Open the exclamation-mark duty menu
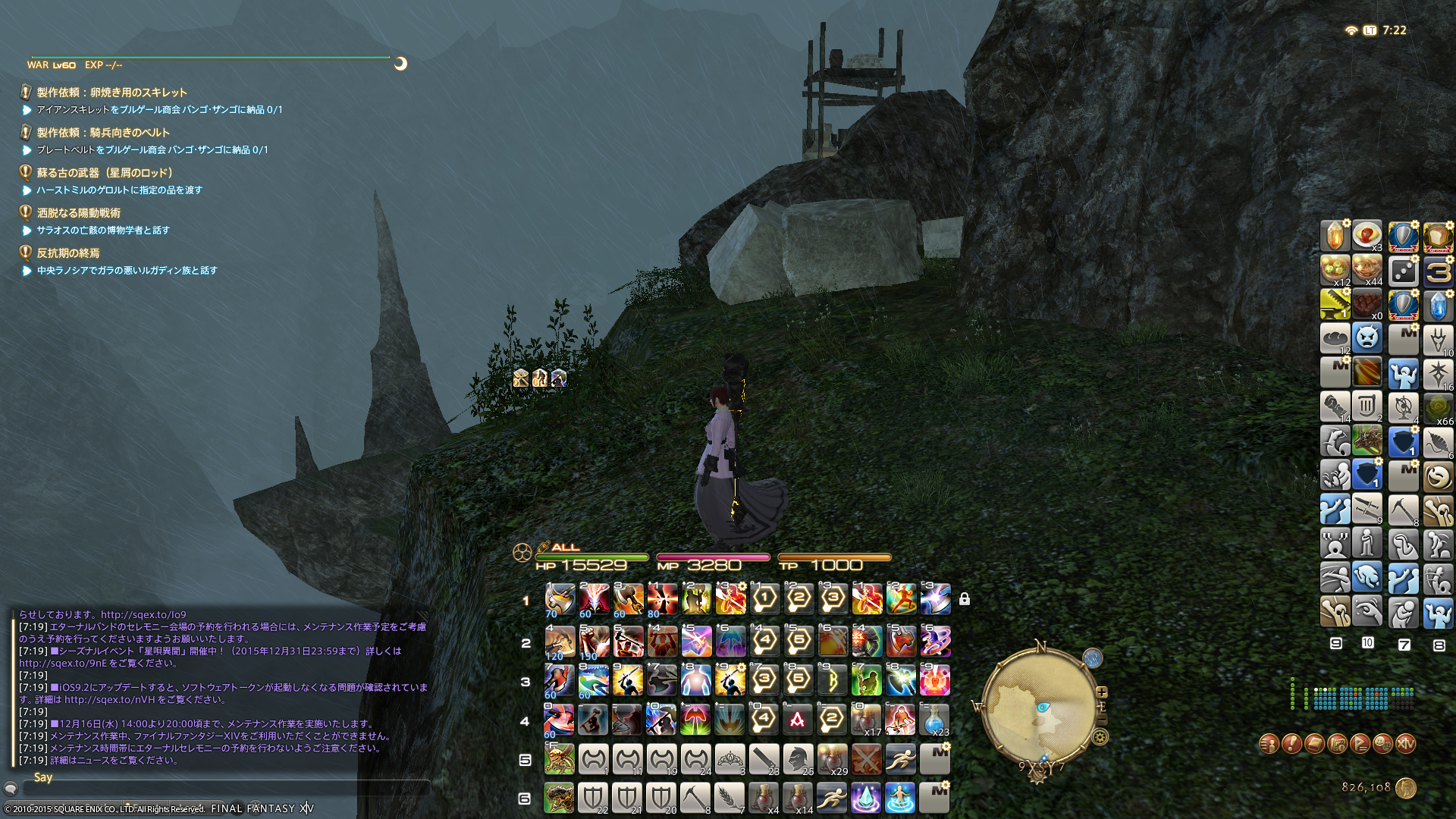 click(x=1291, y=744)
